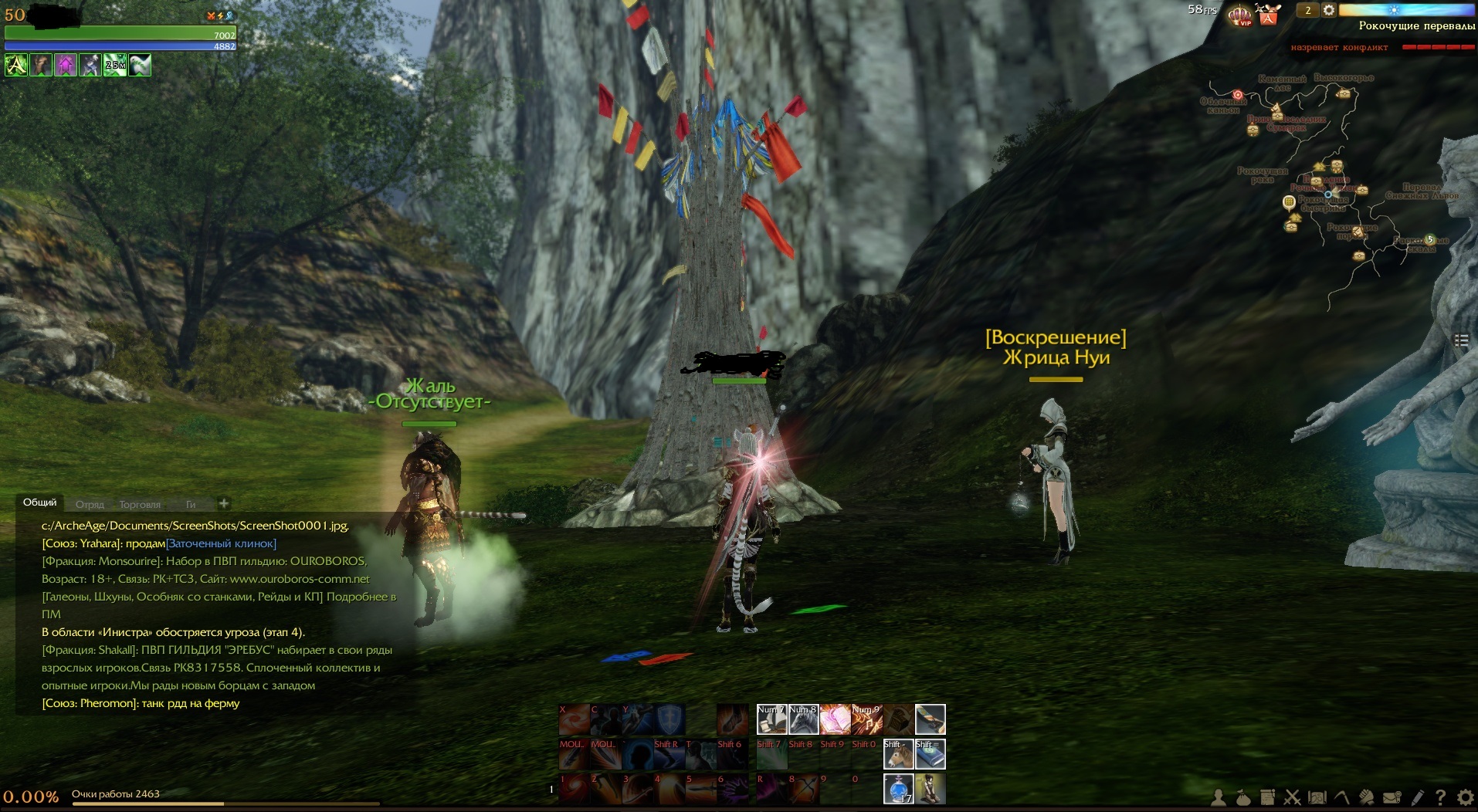Viewport: 1478px width, 812px height.
Task: Open the mail envelope icon
Action: [x=1392, y=797]
